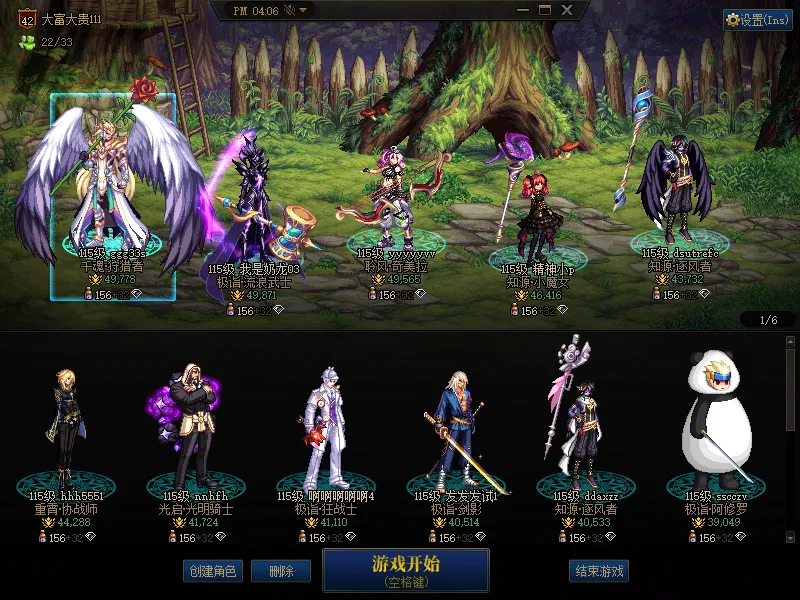800x600 pixels.
Task: Select the winged 千魂·狩猎者 character
Action: [112, 190]
